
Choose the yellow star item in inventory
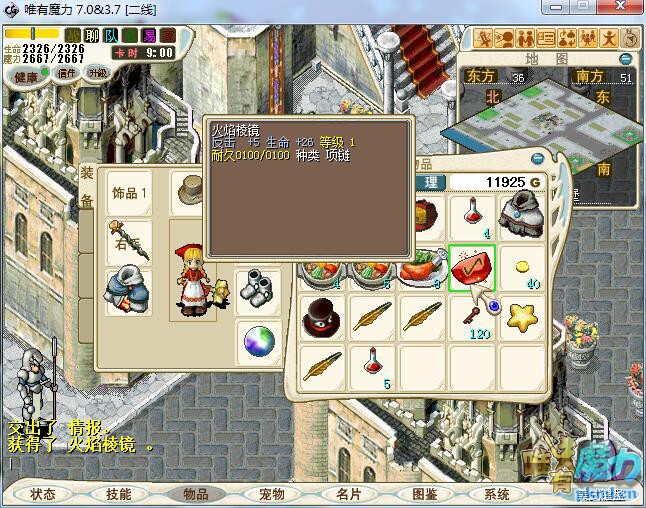tap(522, 317)
